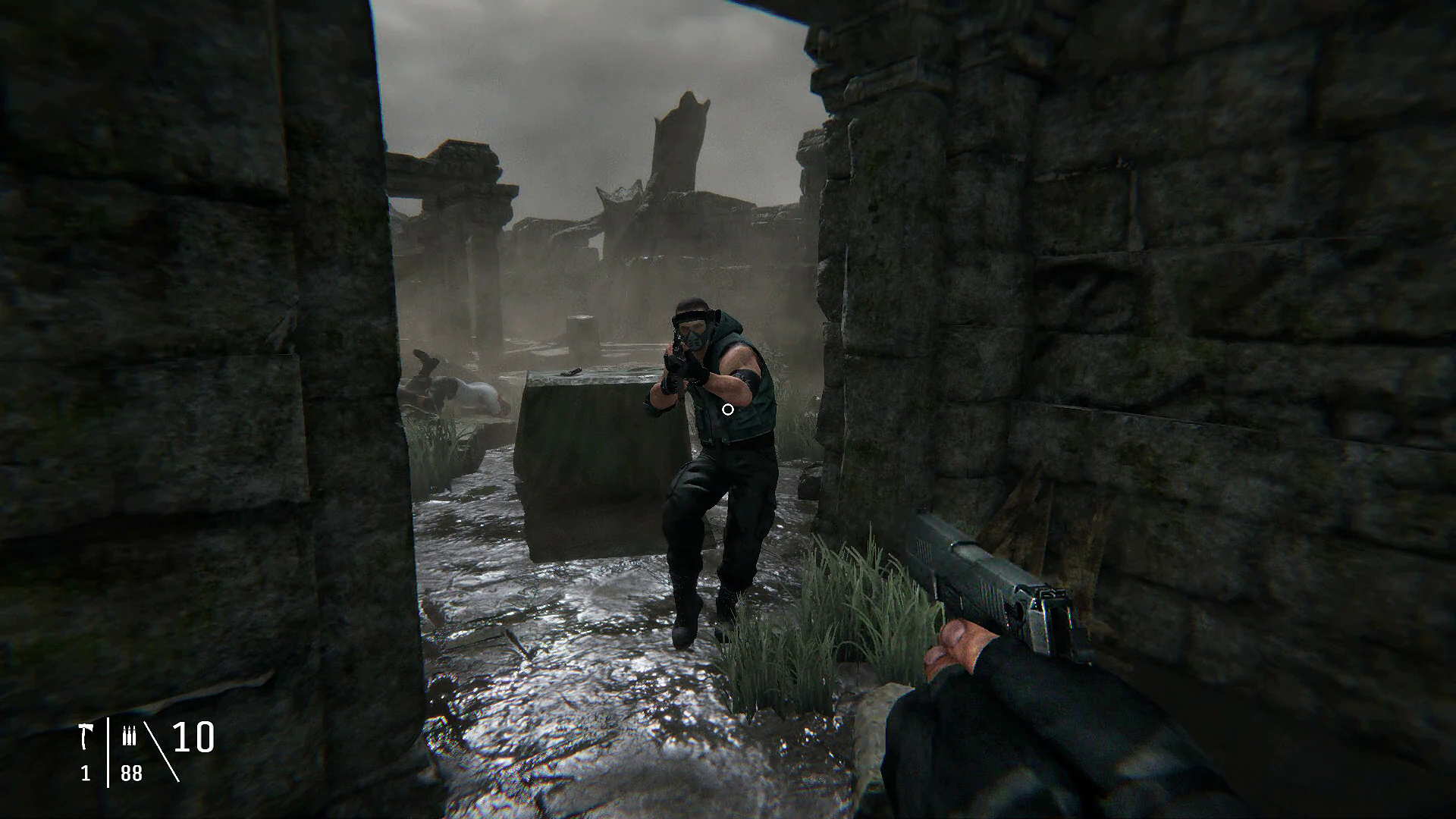Click the bullets ammo icon in HUD
This screenshot has height=819, width=1456.
[130, 734]
